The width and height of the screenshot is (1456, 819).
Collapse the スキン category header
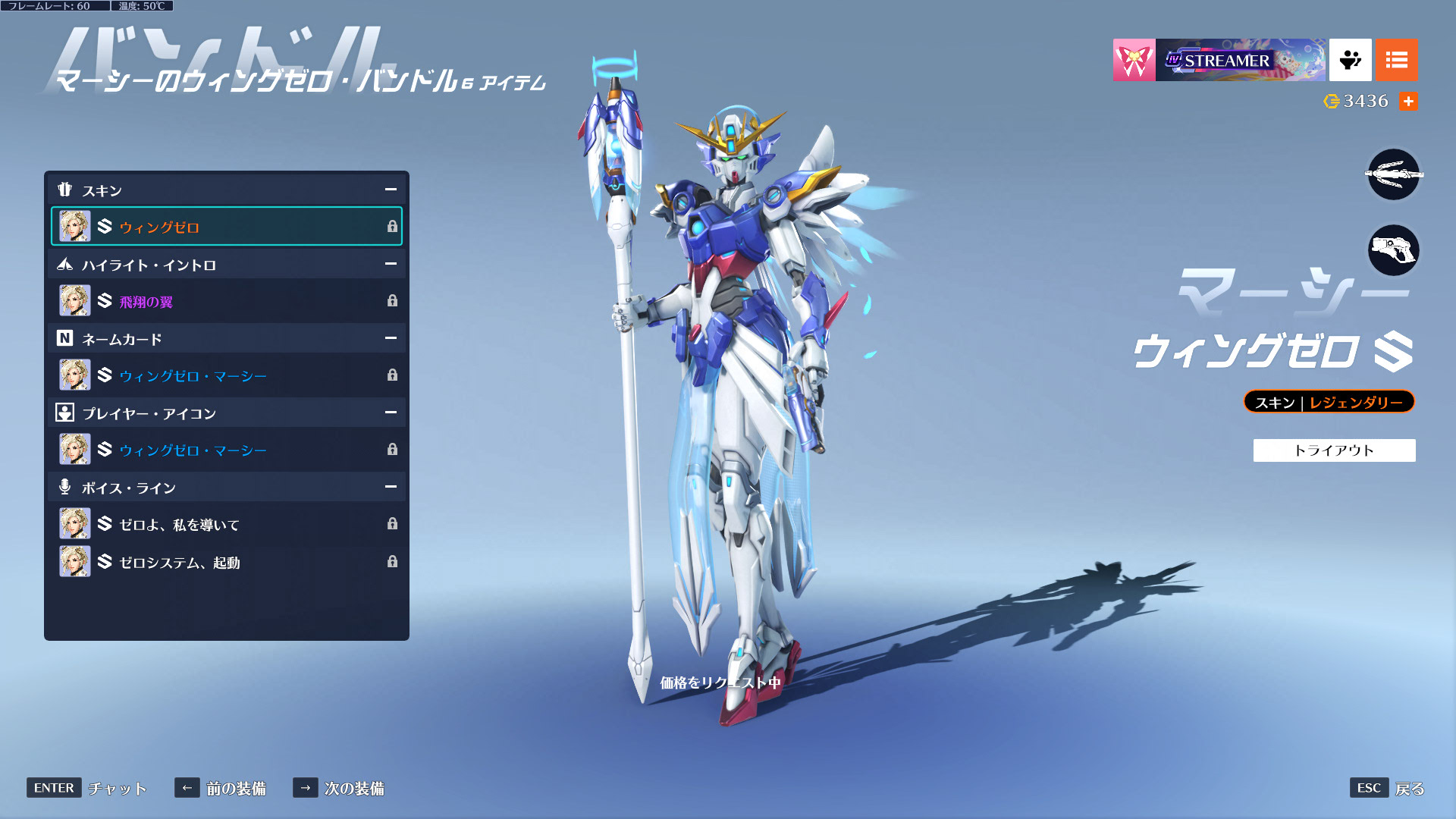click(x=391, y=190)
